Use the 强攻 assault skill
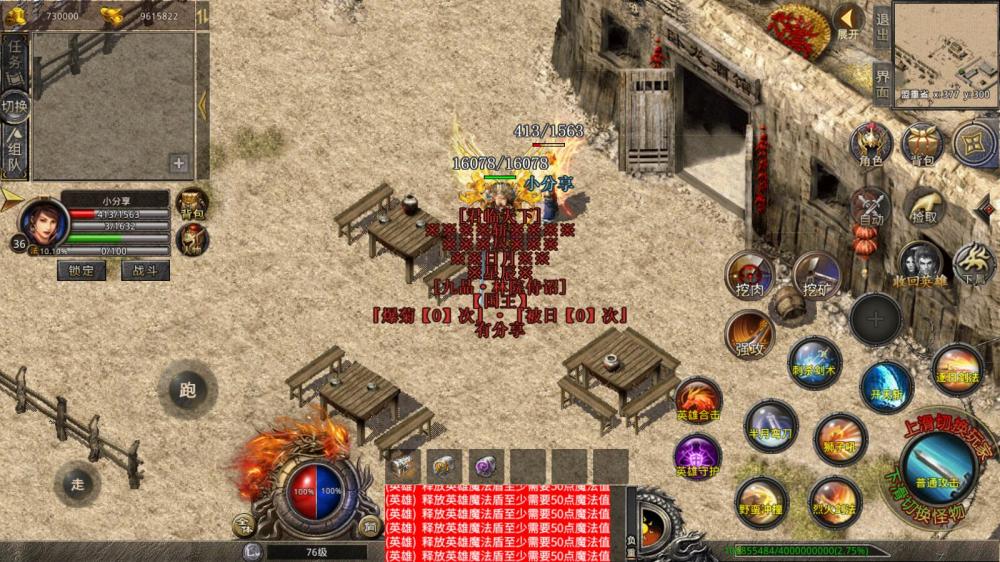The height and width of the screenshot is (562, 1000). [x=749, y=333]
